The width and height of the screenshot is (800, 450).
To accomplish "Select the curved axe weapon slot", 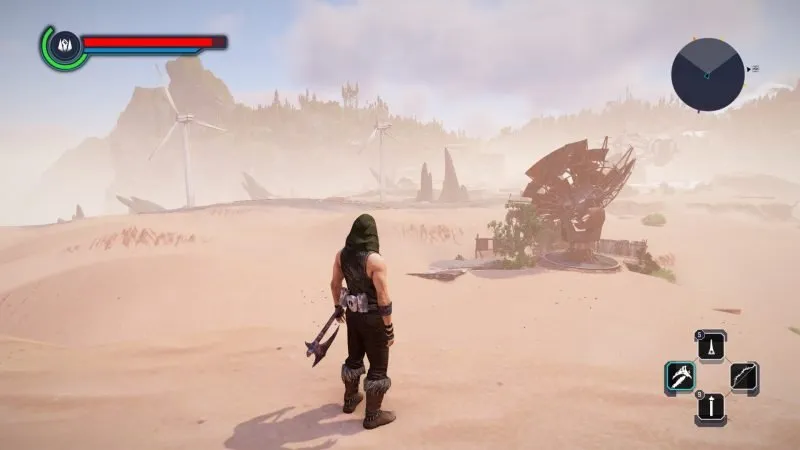I will pyautogui.click(x=680, y=377).
